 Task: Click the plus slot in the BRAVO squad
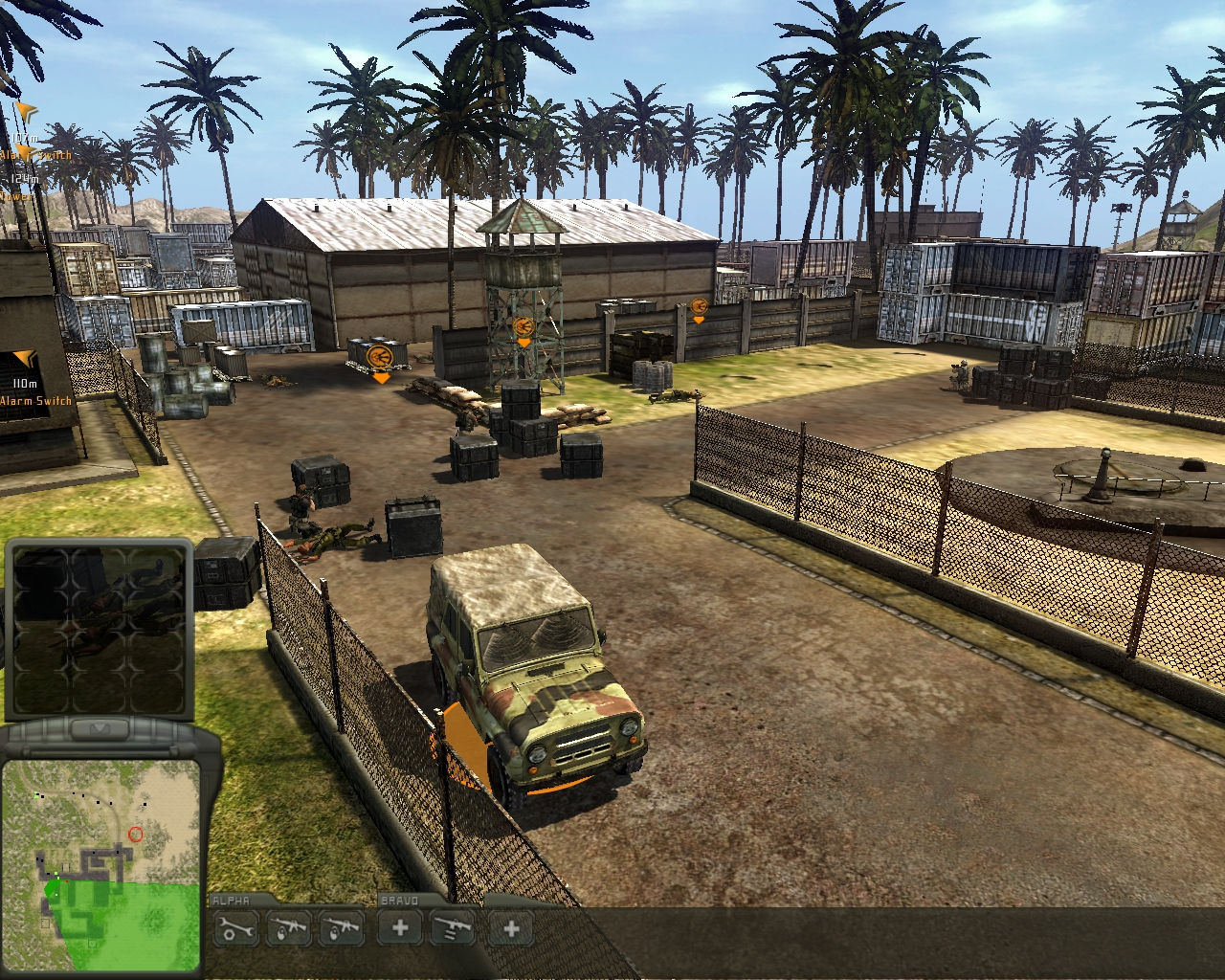pos(511,929)
